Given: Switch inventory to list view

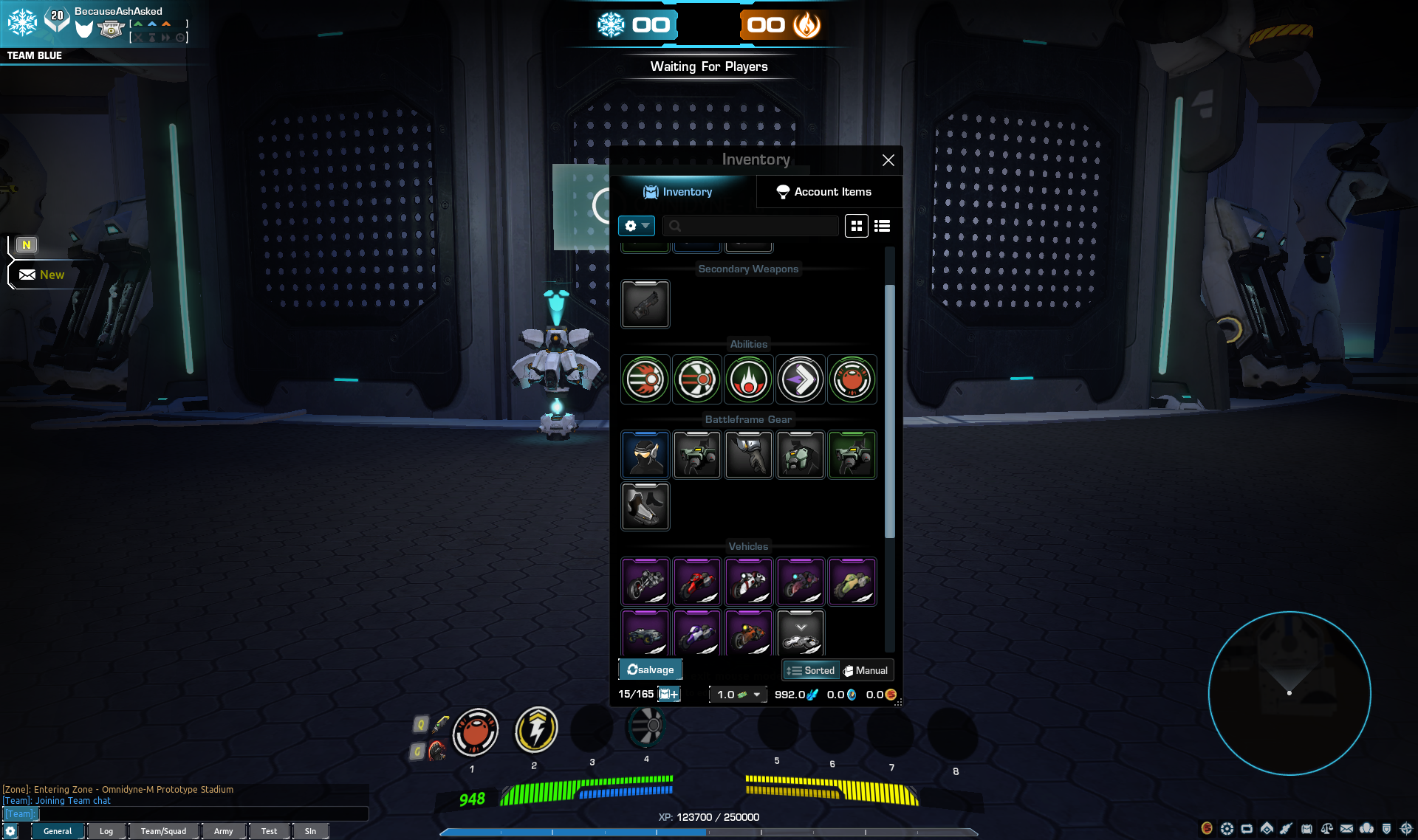Looking at the screenshot, I should coord(882,226).
